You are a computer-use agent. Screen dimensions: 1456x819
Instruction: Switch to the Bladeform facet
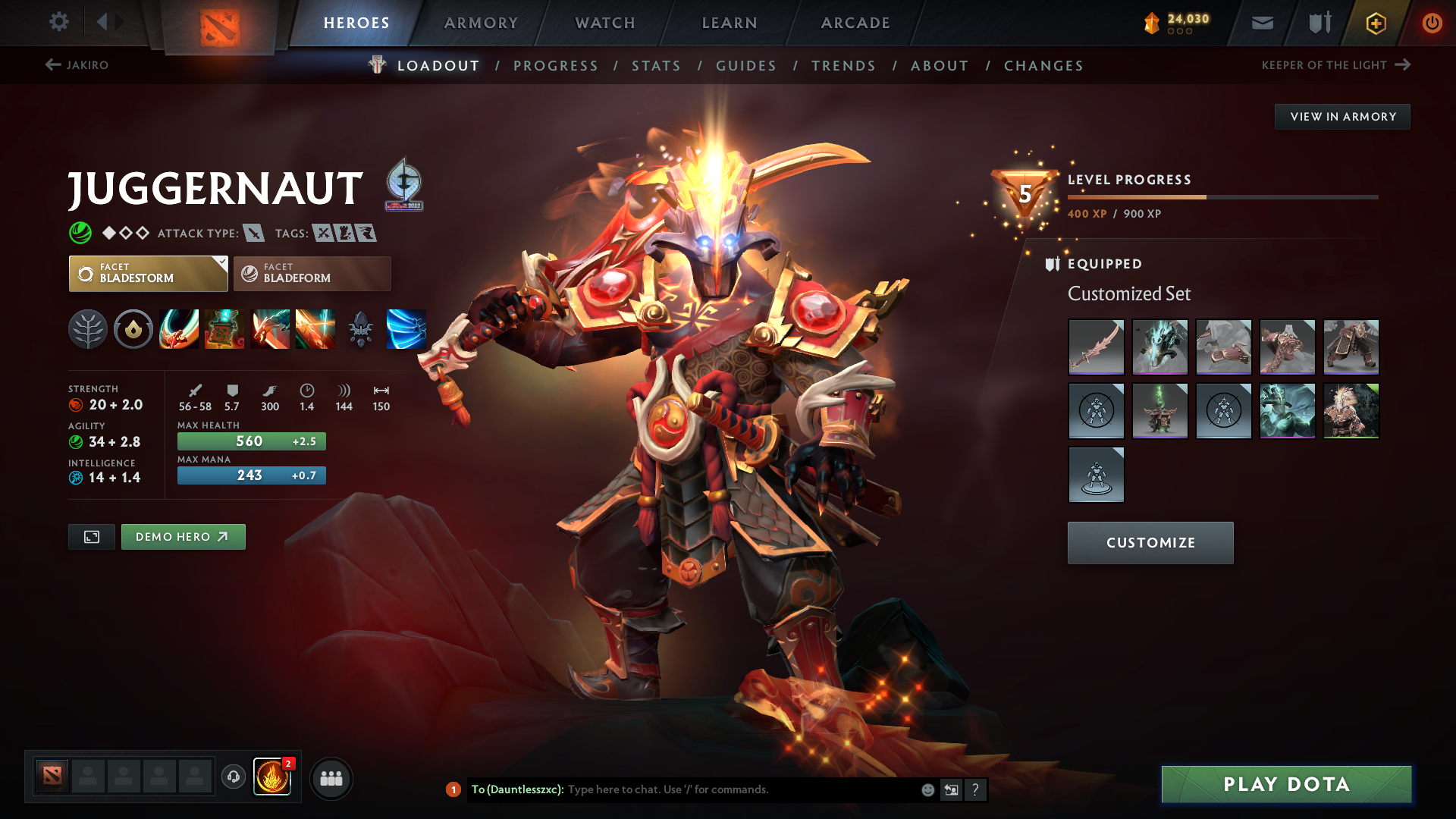[311, 273]
